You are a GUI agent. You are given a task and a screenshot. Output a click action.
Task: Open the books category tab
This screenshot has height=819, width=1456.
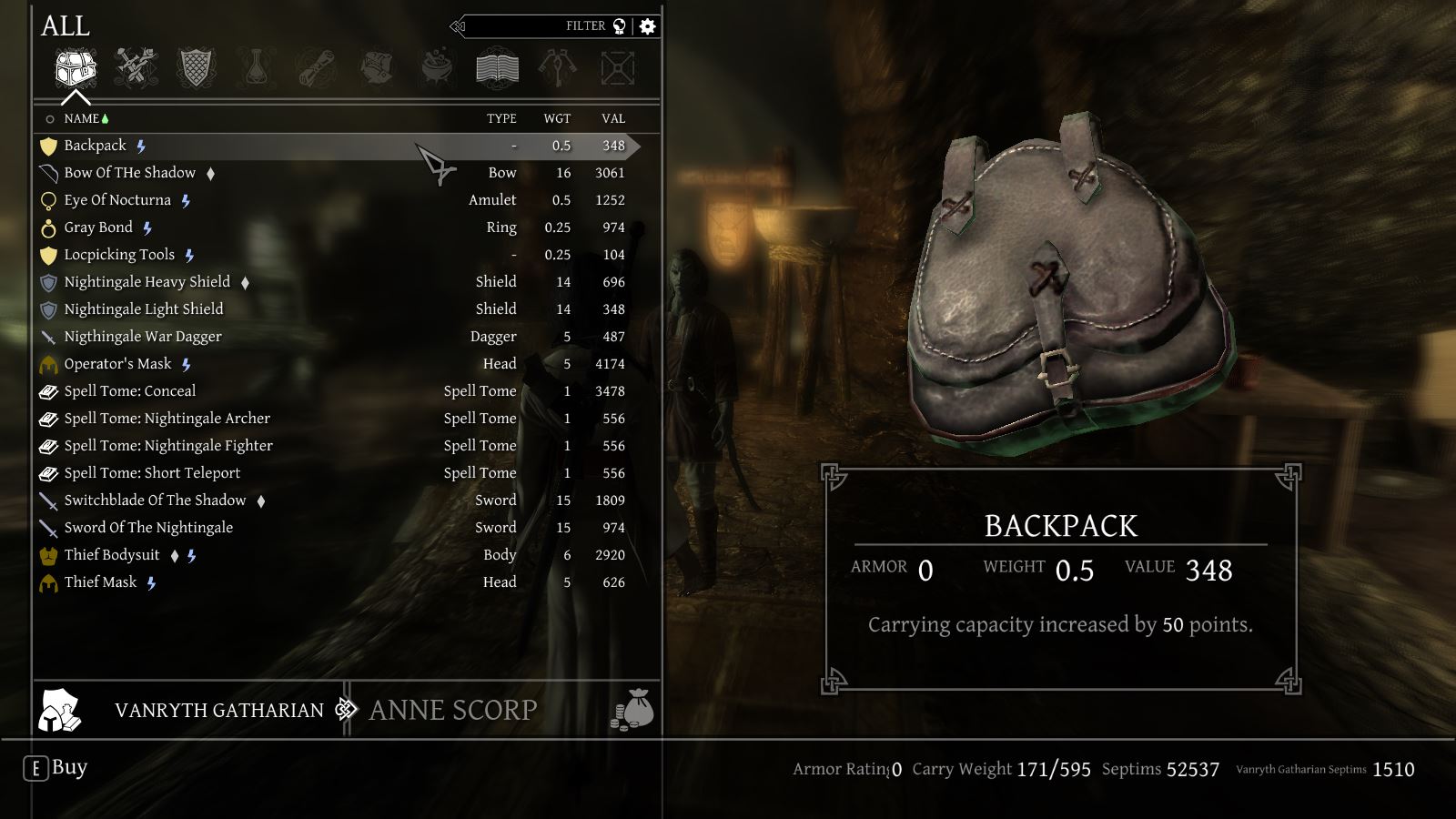pos(497,68)
